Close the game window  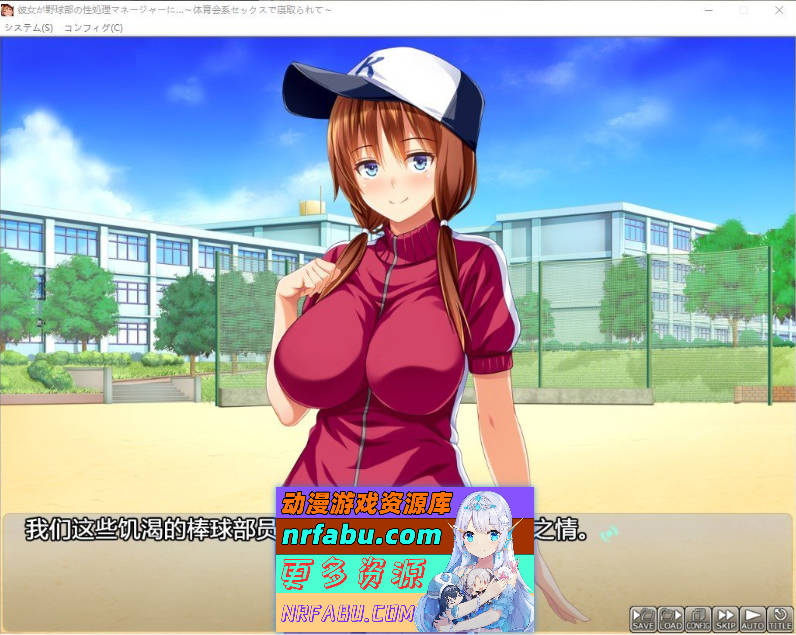click(x=779, y=10)
